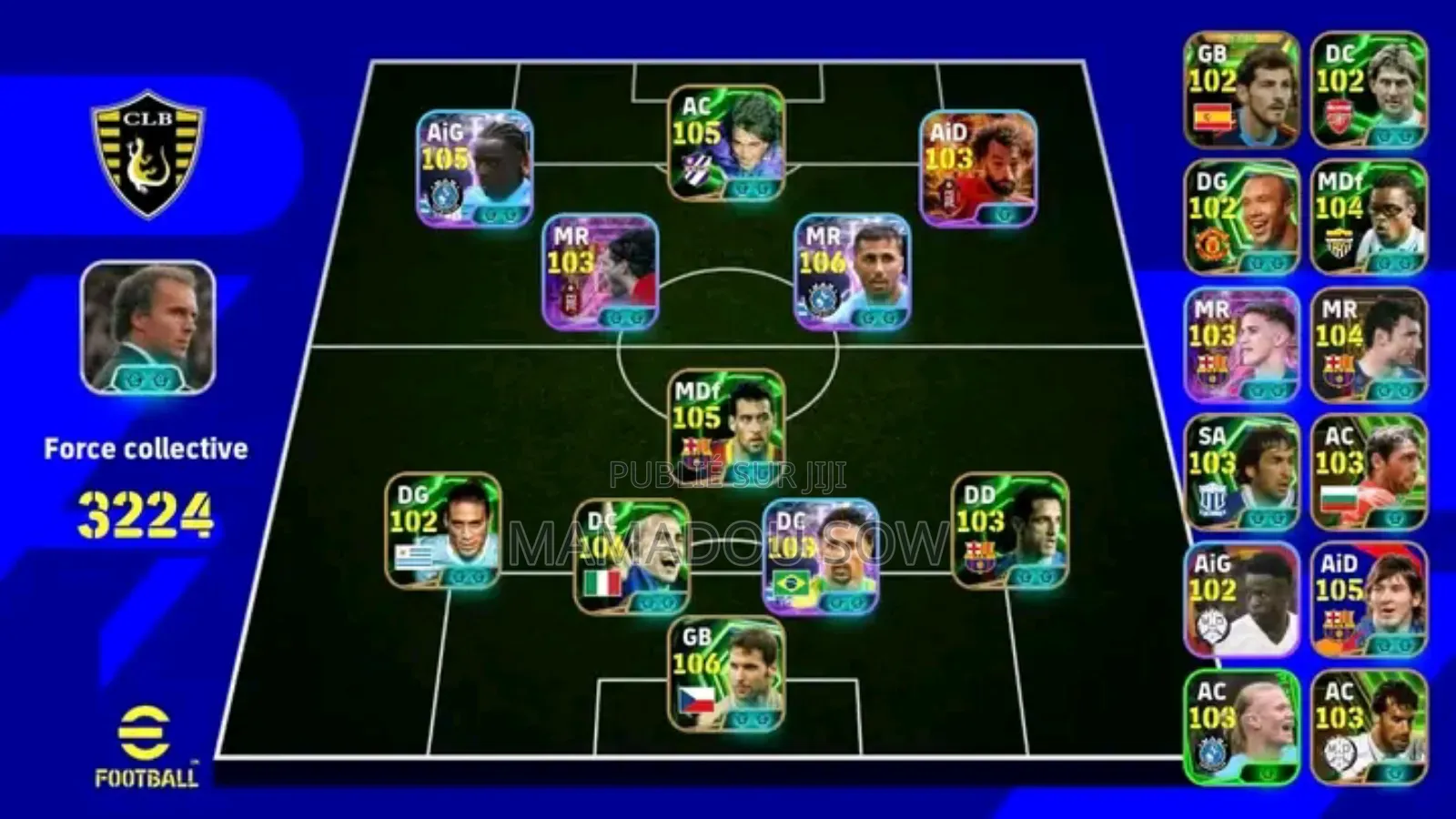Select the Spain flag on Casillas GB card
1456x819 pixels.
point(1210,118)
